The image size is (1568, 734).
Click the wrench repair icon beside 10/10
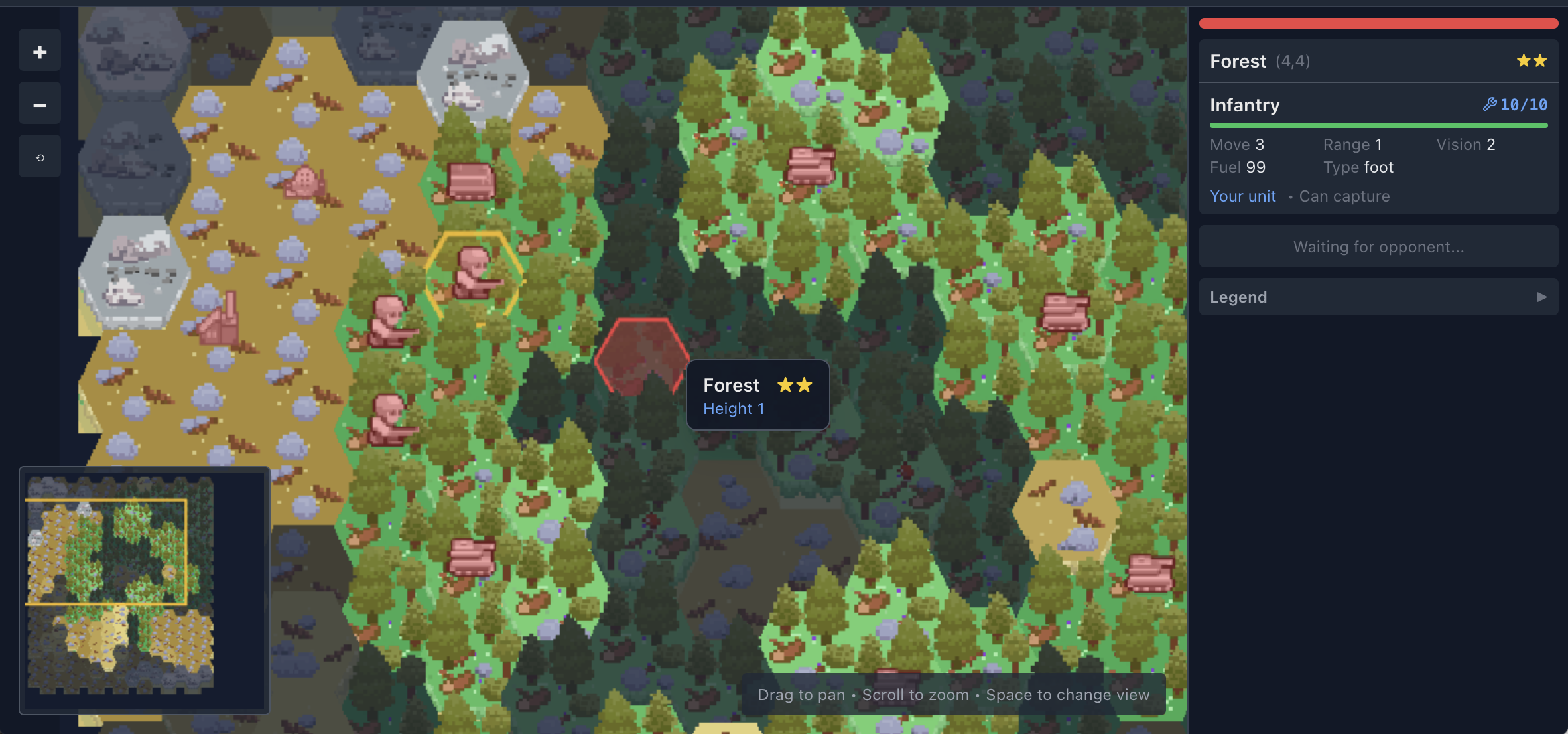tap(1490, 104)
